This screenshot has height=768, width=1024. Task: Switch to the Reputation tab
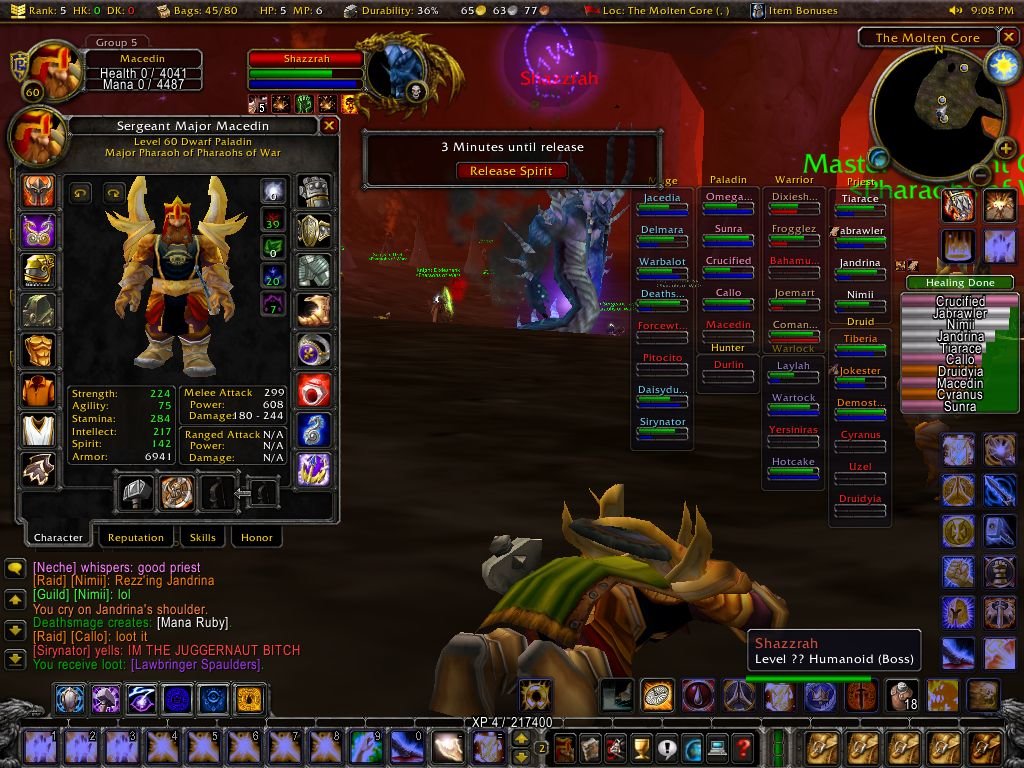(135, 538)
